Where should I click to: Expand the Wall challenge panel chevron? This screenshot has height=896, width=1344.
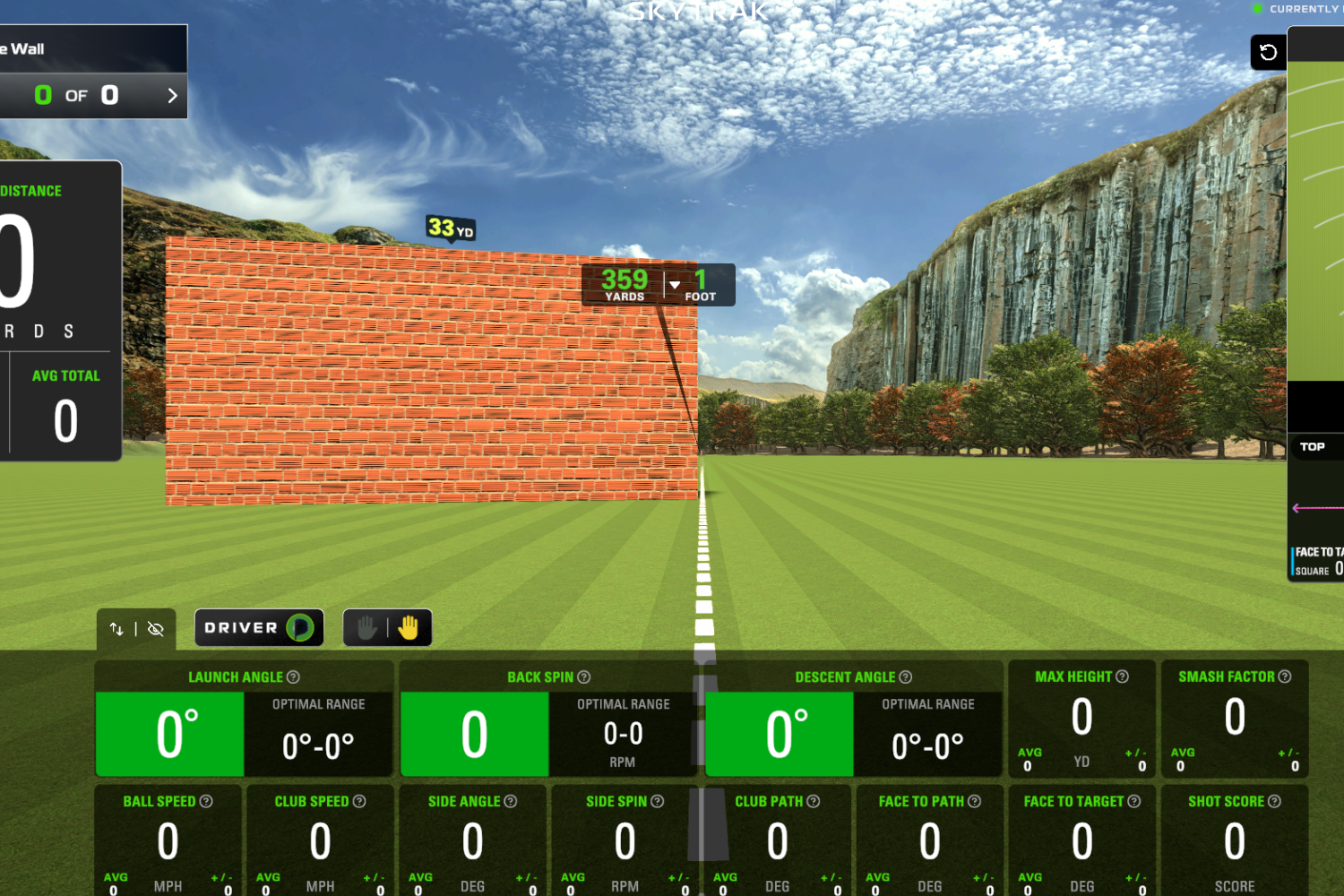(173, 95)
